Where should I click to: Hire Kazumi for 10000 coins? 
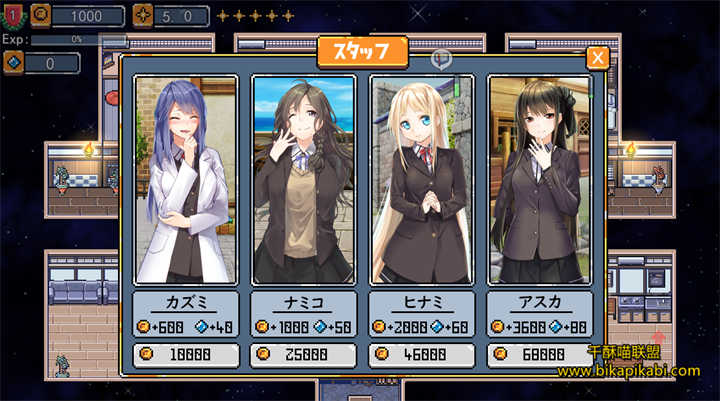click(186, 354)
